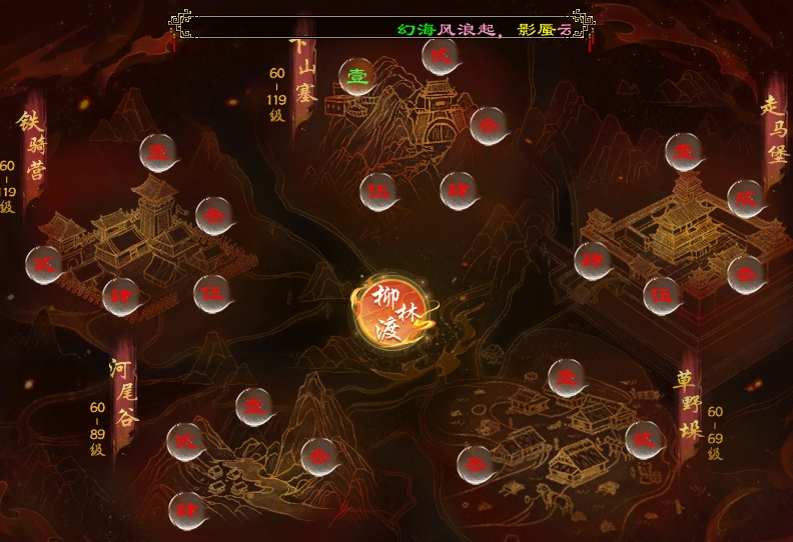Open node 肆 of 走马堡

point(593,261)
